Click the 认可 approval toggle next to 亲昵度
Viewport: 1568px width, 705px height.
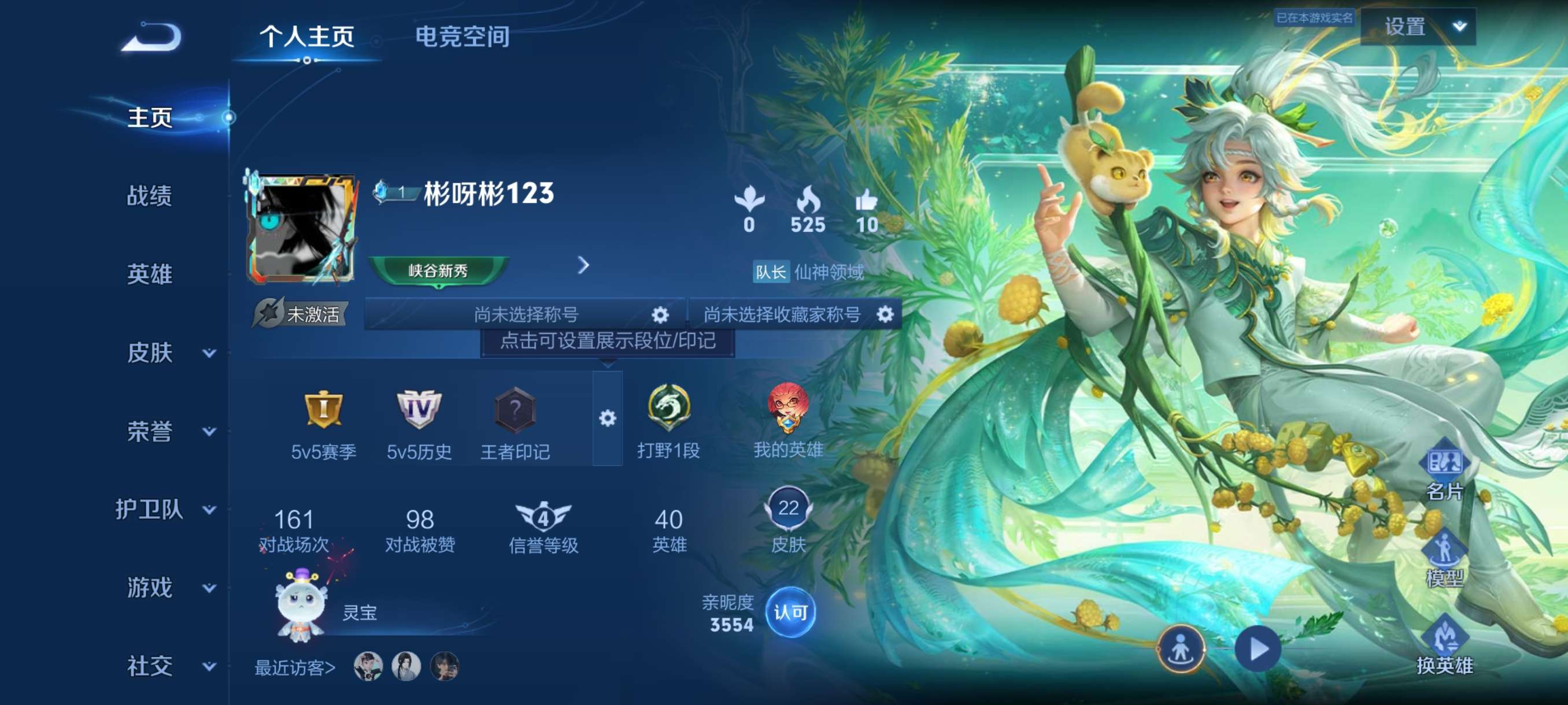(x=791, y=613)
